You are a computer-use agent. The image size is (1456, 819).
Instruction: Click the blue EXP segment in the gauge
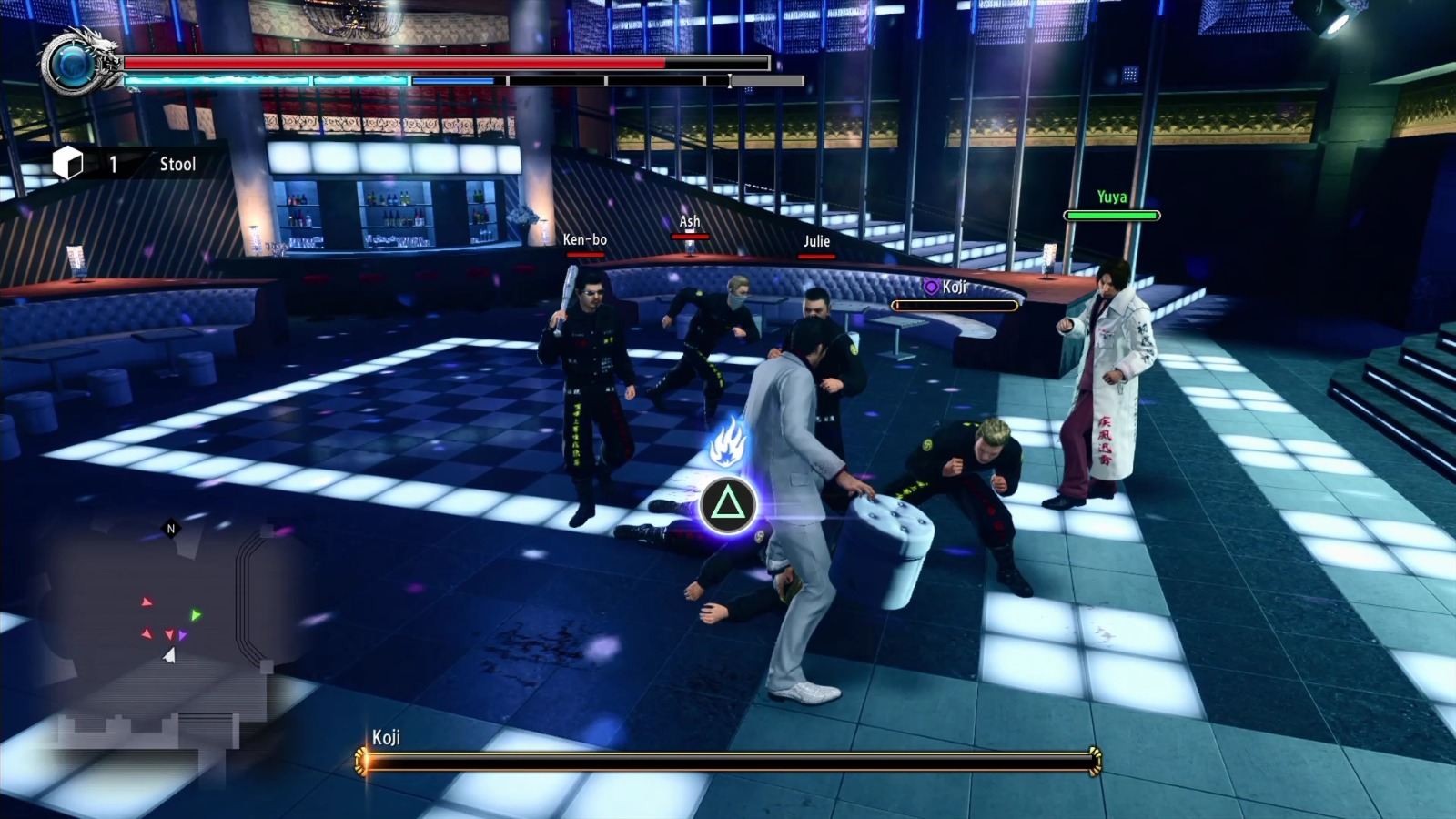[452, 78]
